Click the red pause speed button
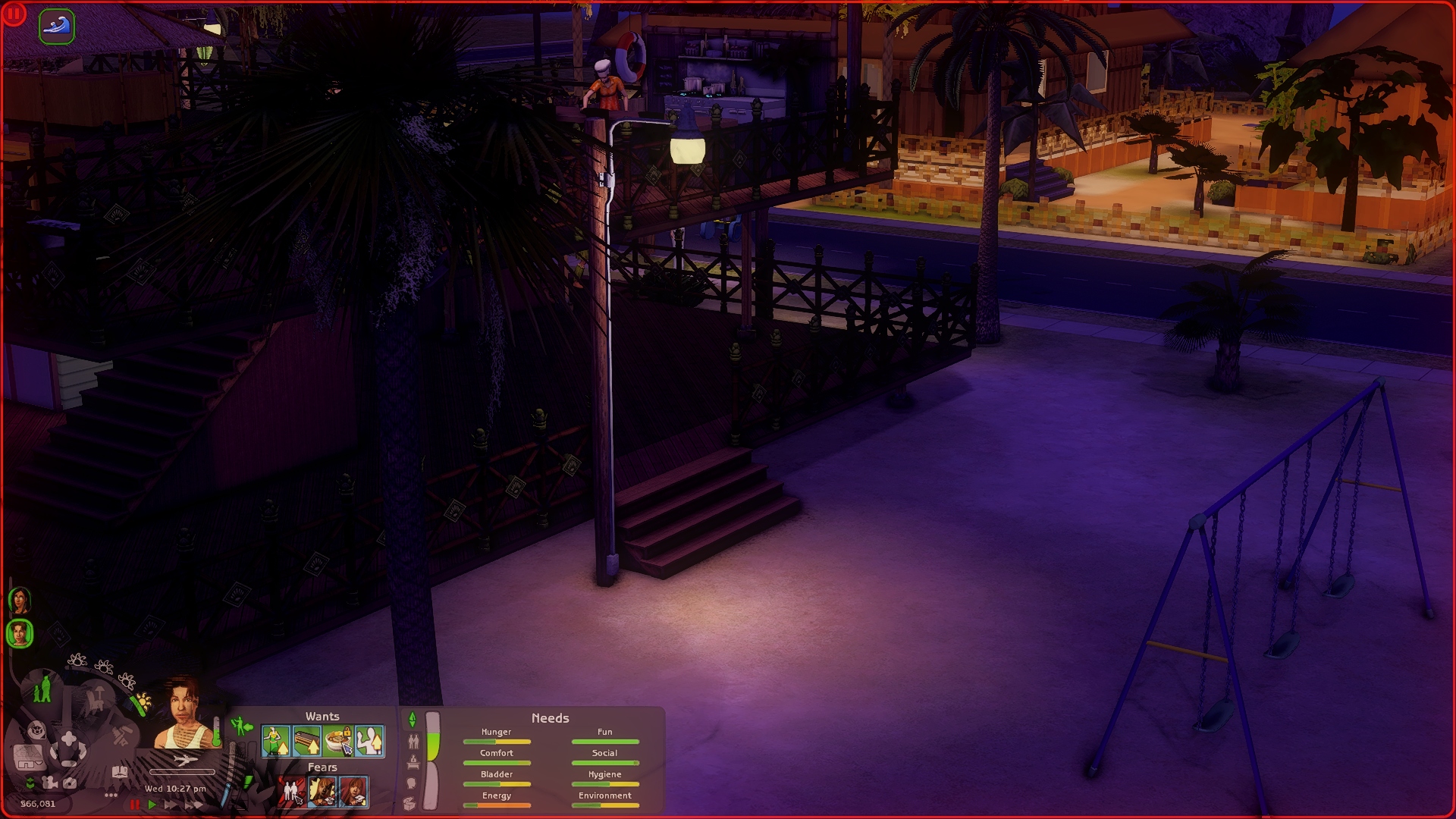Image resolution: width=1456 pixels, height=819 pixels. click(x=135, y=805)
